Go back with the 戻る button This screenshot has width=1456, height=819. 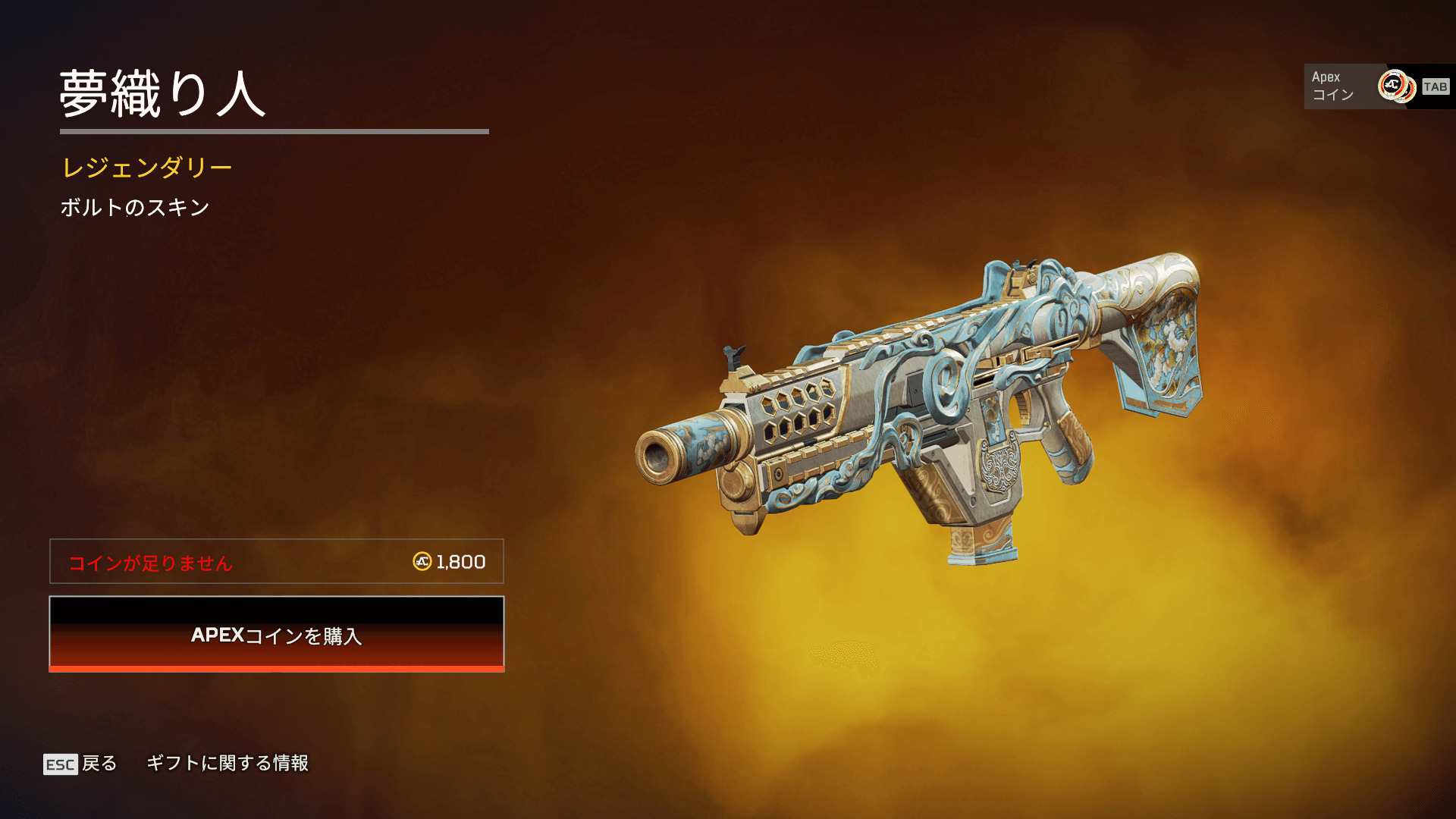point(81,764)
